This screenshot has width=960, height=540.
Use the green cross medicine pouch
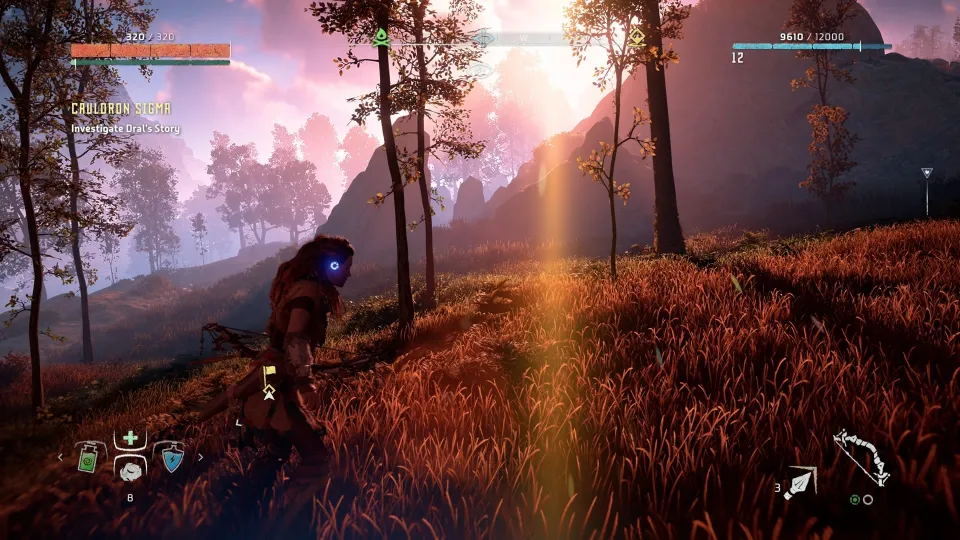pyautogui.click(x=130, y=439)
